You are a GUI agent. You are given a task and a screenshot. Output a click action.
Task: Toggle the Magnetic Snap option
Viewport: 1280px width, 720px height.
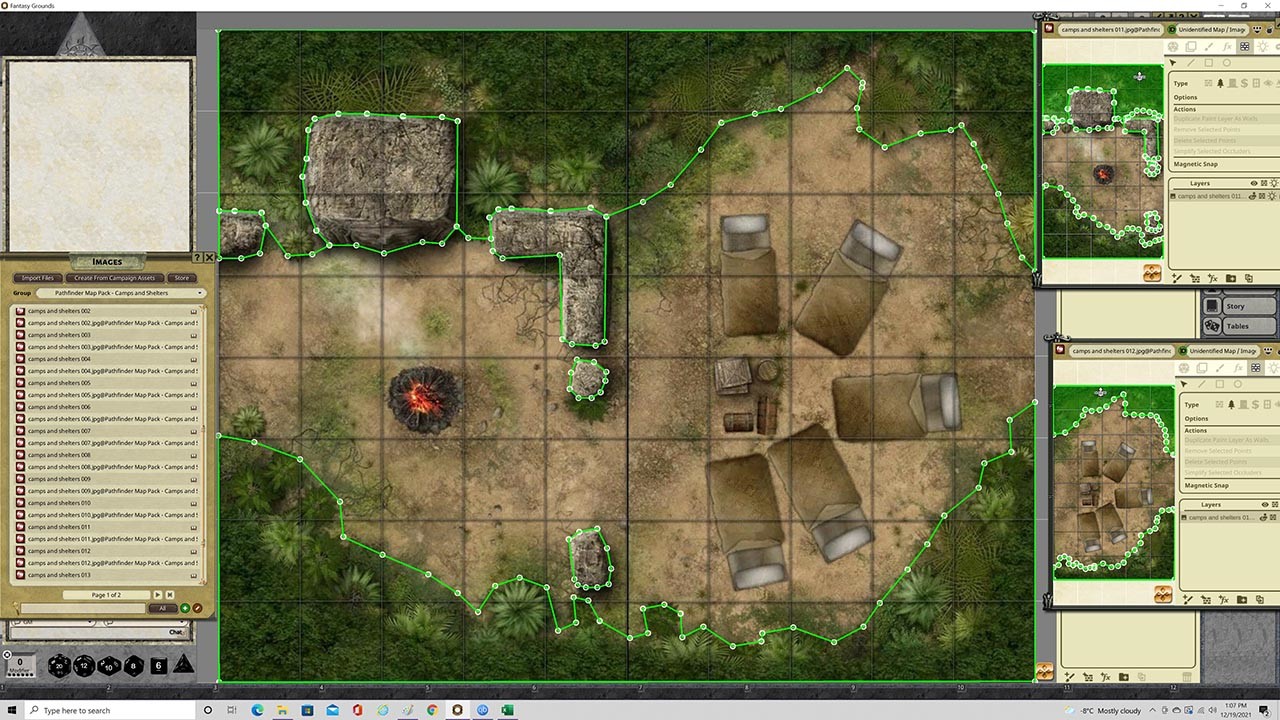[x=1199, y=163]
